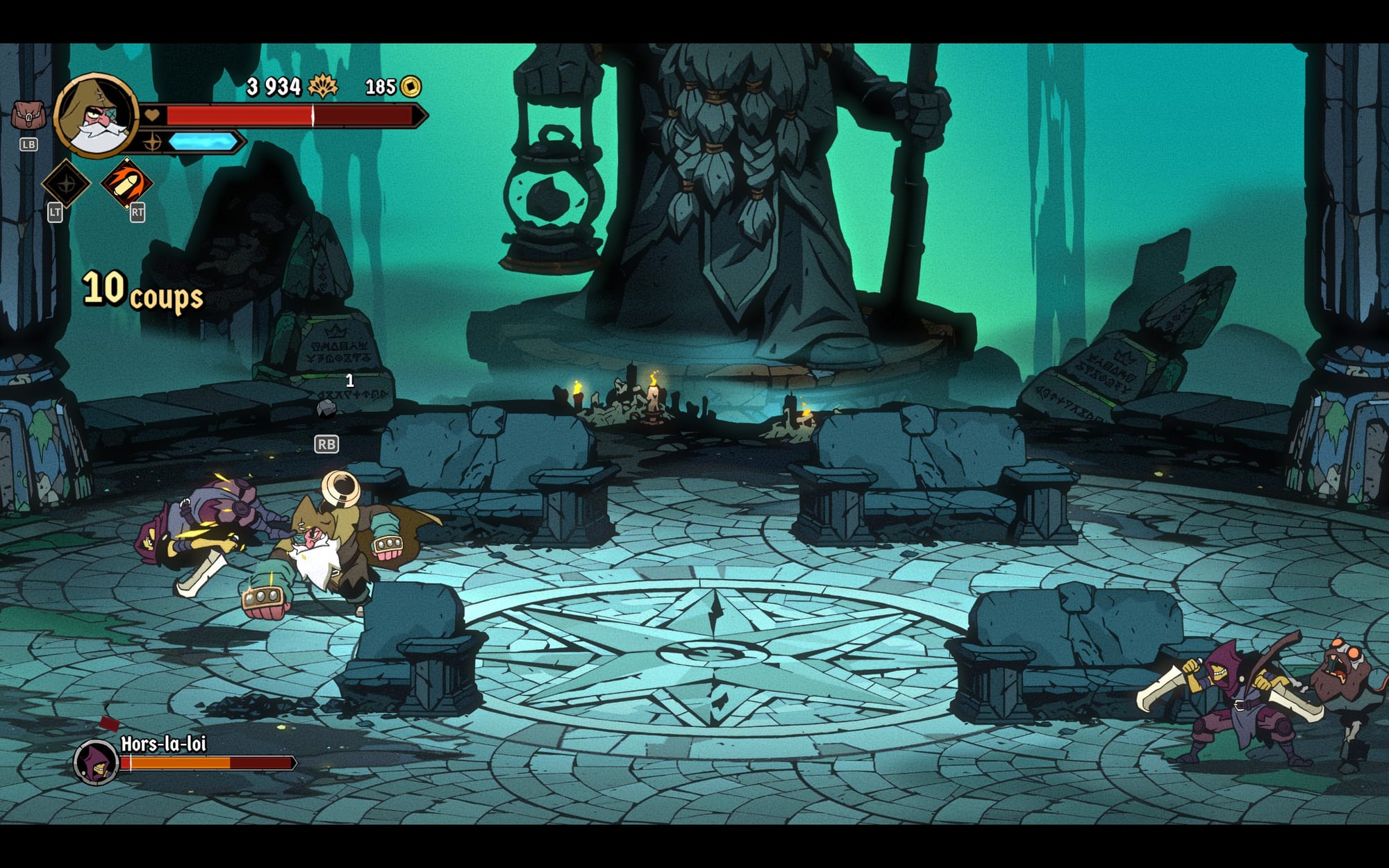This screenshot has height=868, width=1389.
Task: Activate the flaming bullet ability
Action: (x=126, y=183)
